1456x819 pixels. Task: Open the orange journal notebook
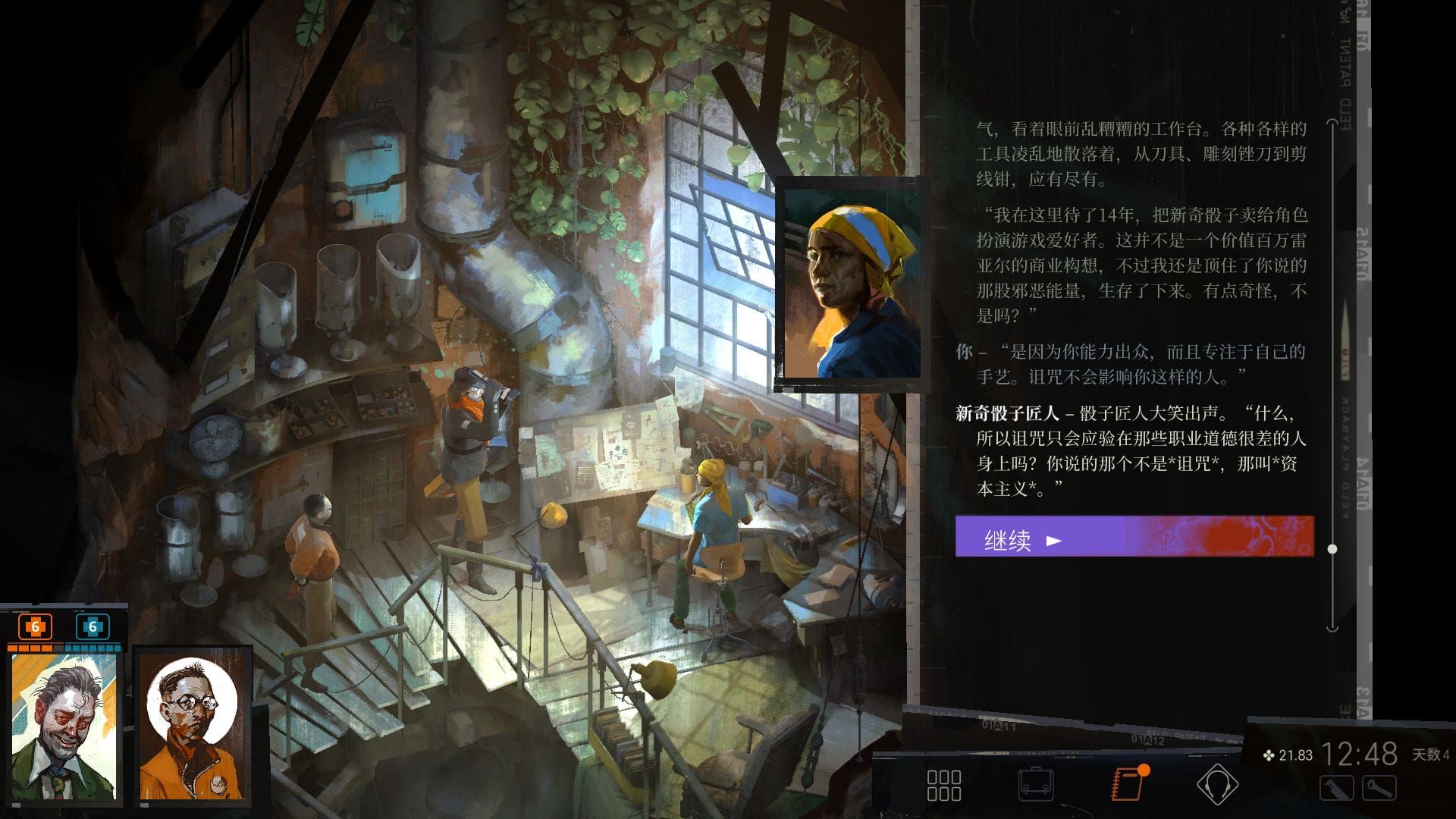coord(1127,783)
